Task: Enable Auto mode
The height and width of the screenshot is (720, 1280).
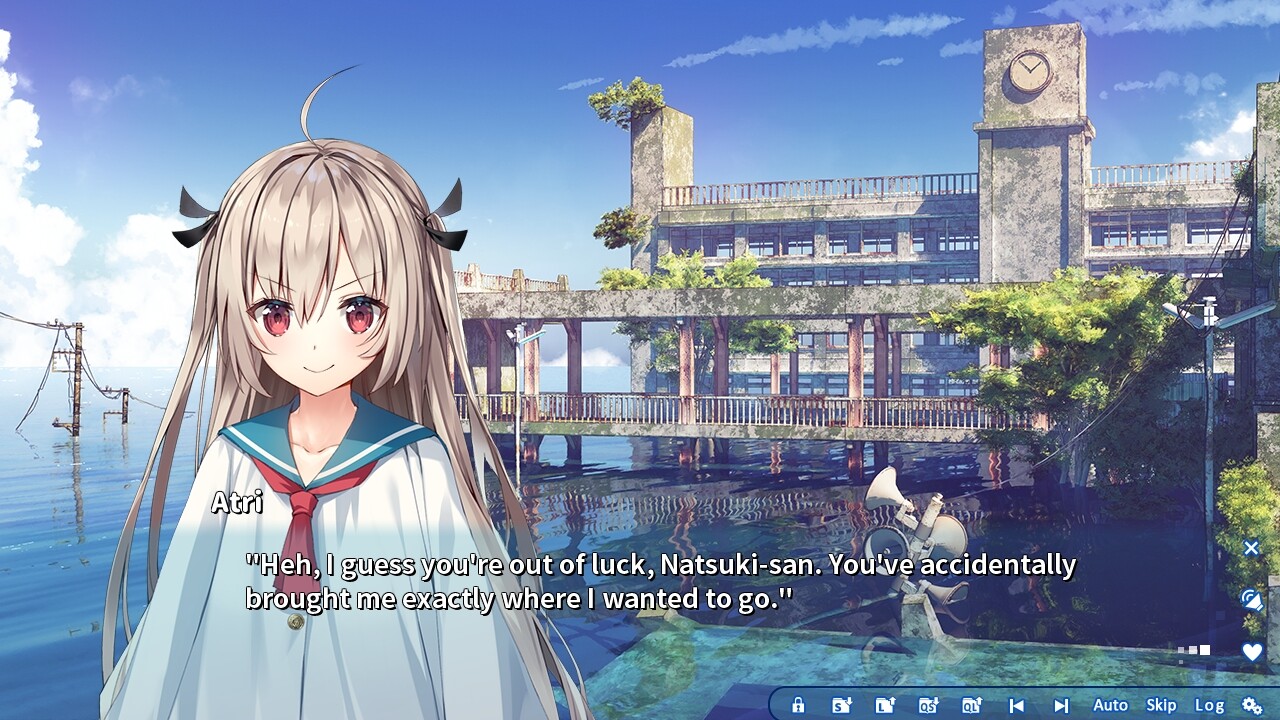Action: tap(1110, 705)
